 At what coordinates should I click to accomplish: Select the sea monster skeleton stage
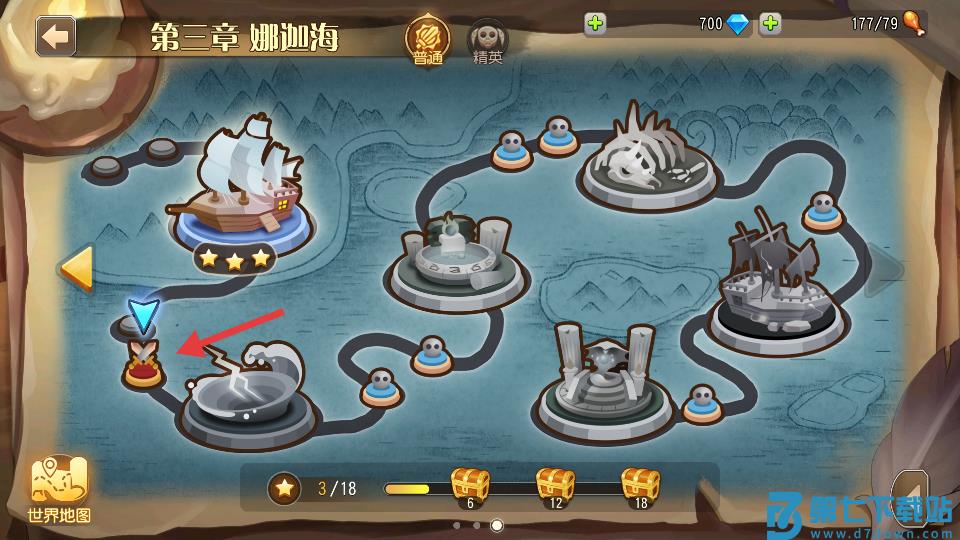650,160
